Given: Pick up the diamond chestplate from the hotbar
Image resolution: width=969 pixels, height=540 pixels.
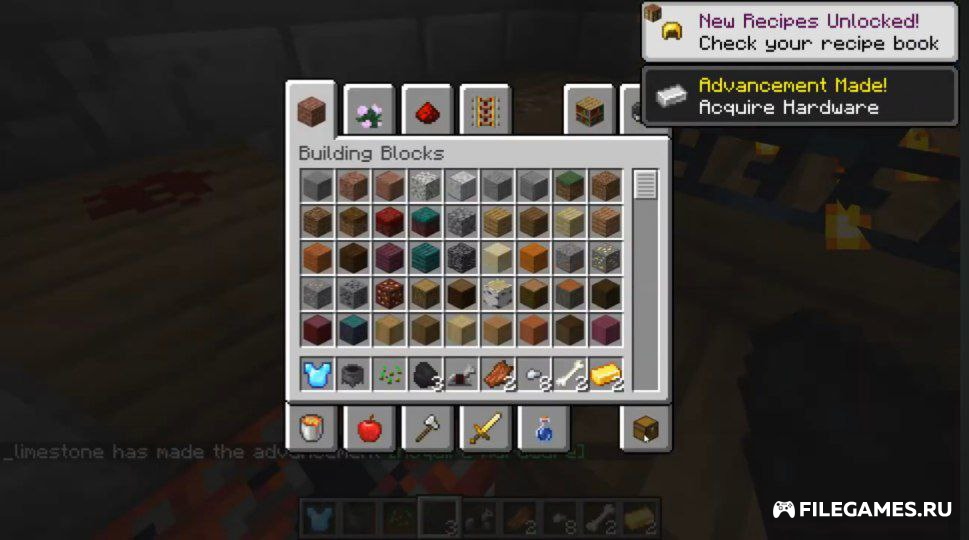Looking at the screenshot, I should coord(317,374).
